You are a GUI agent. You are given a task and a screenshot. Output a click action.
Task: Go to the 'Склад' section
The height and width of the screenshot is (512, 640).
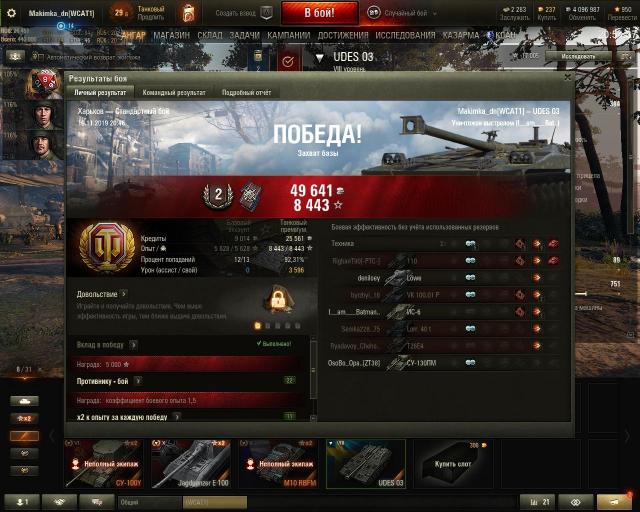(x=209, y=34)
